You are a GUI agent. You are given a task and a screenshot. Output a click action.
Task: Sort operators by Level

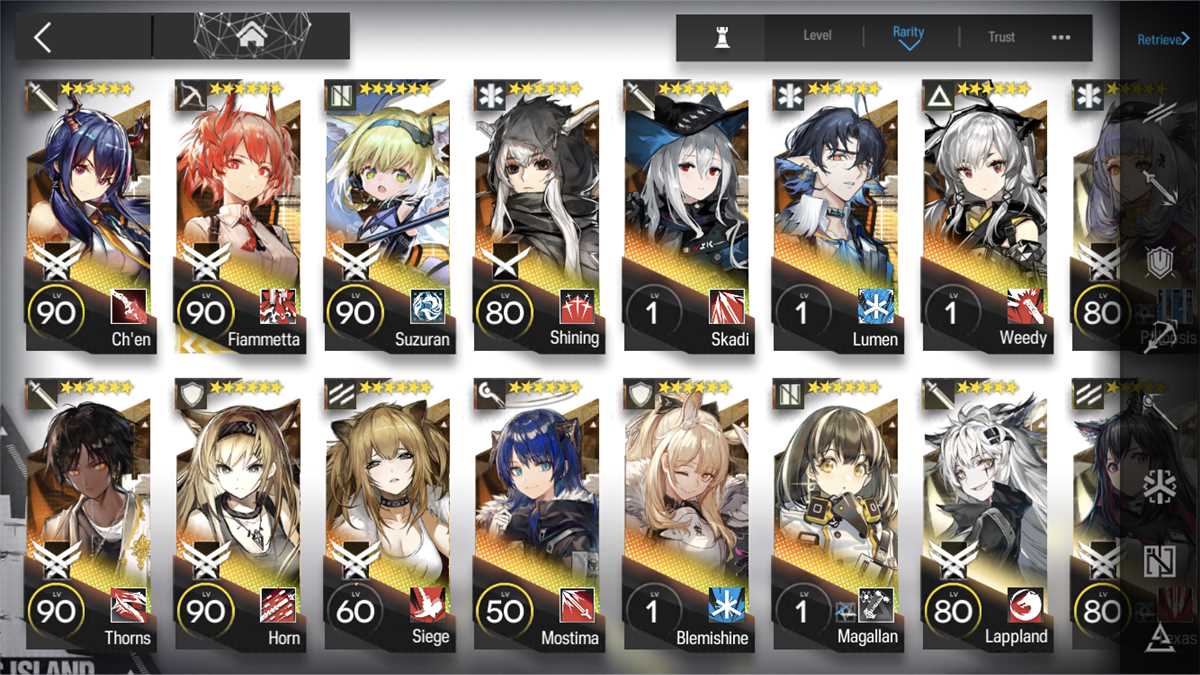817,37
